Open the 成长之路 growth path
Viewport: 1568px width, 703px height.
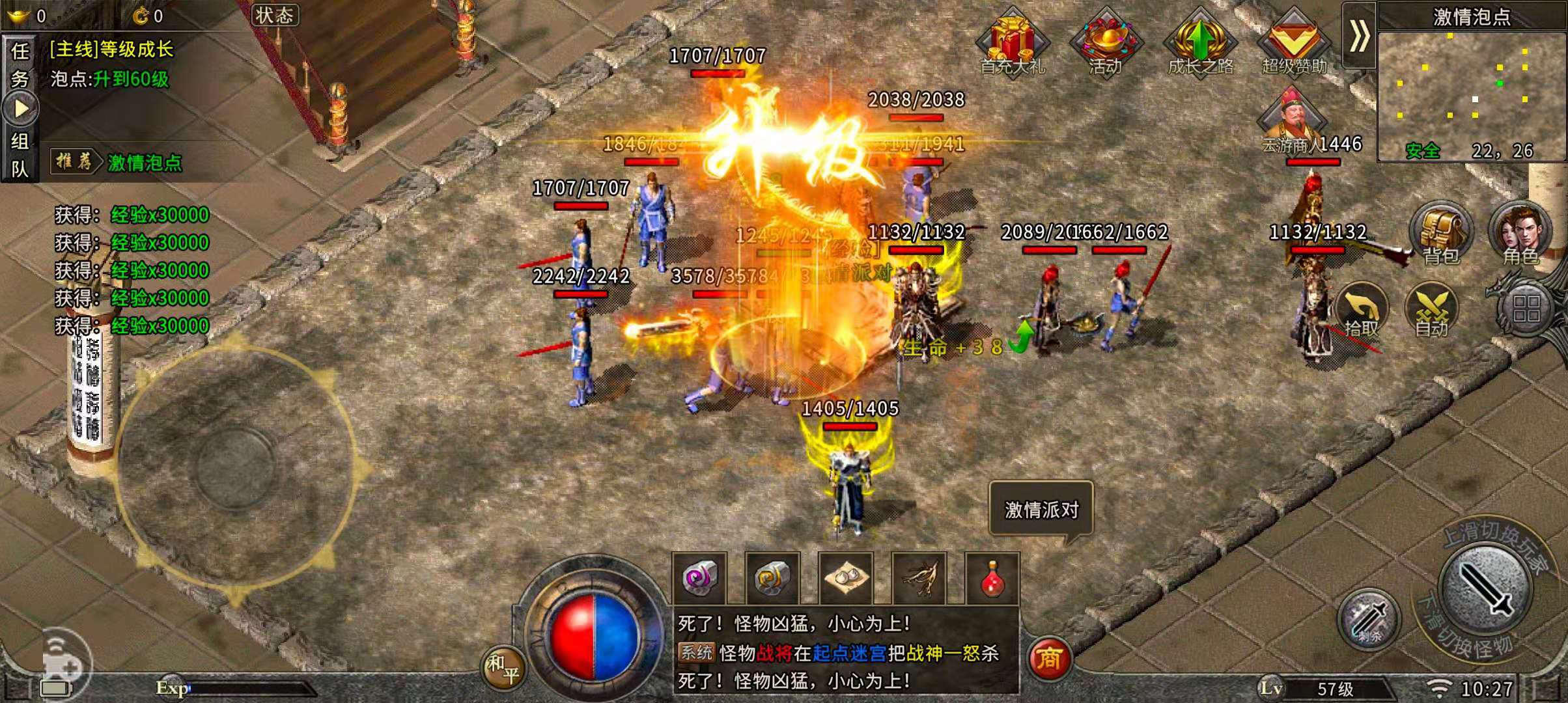(1200, 40)
